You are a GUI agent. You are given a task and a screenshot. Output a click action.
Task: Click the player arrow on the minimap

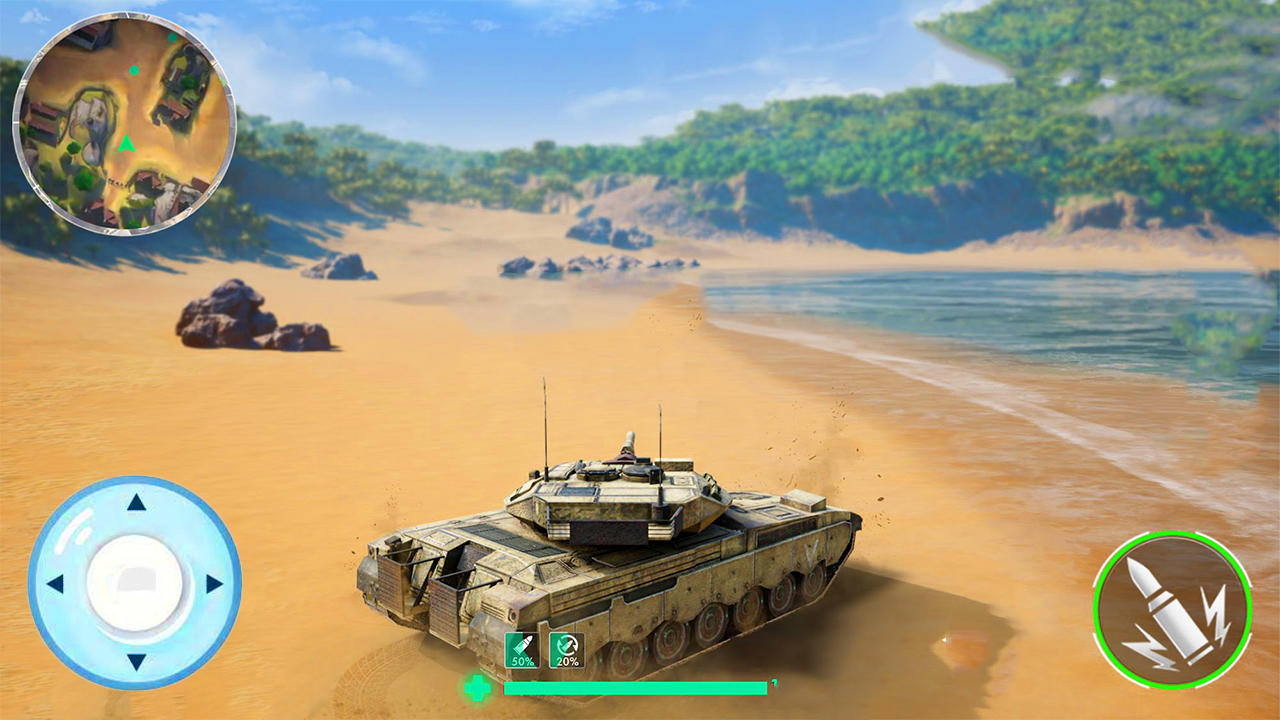pyautogui.click(x=126, y=145)
